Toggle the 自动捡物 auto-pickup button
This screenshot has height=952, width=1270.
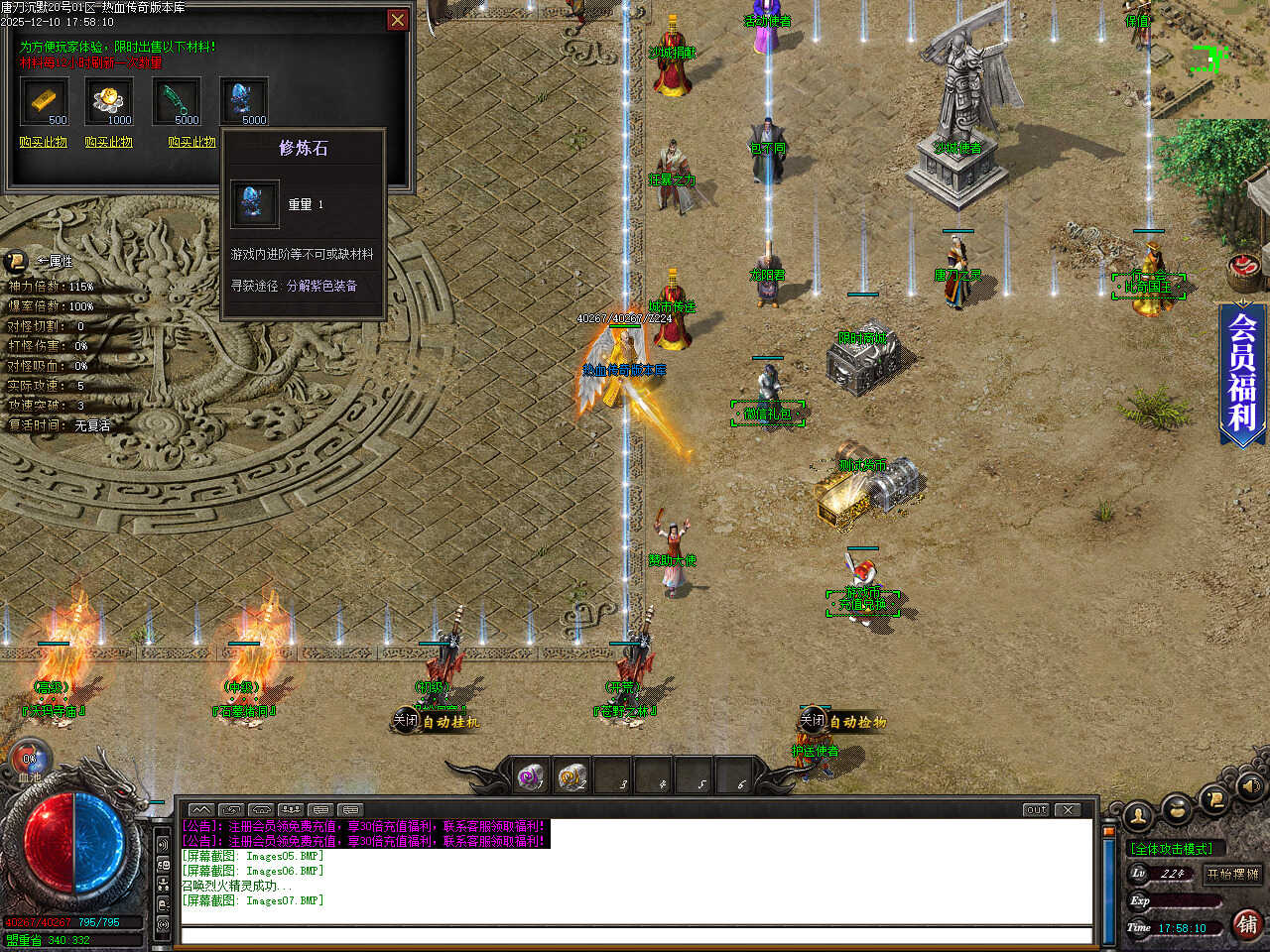click(844, 722)
